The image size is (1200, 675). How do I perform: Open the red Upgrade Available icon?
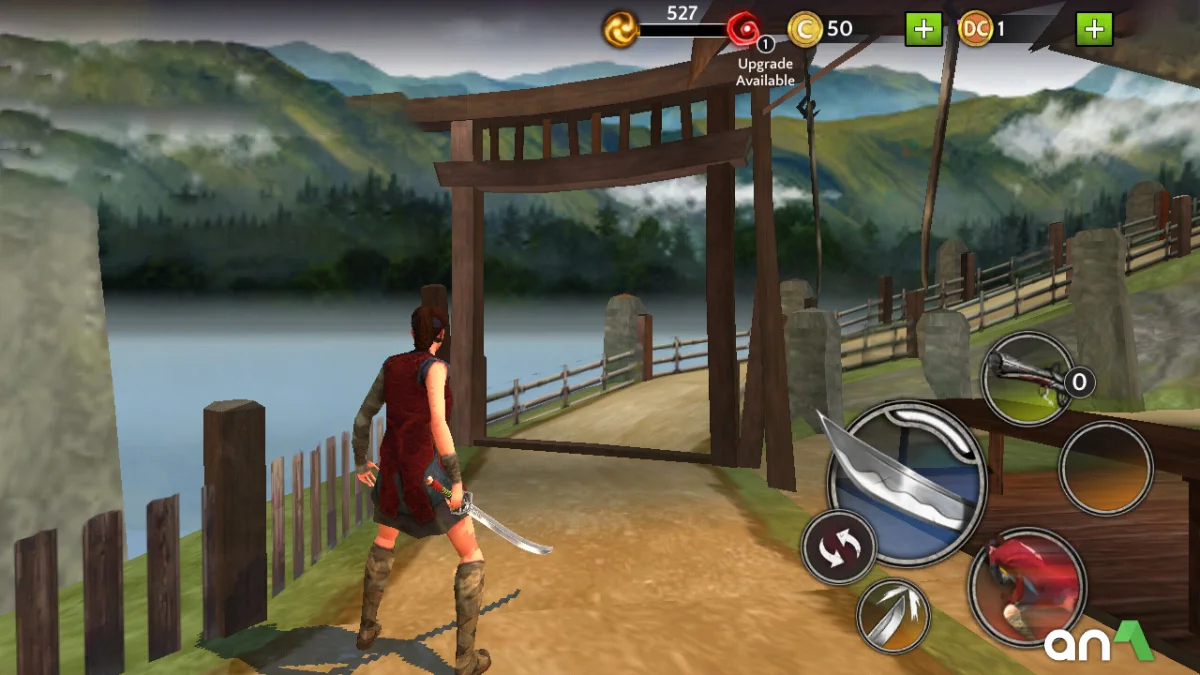[x=743, y=29]
